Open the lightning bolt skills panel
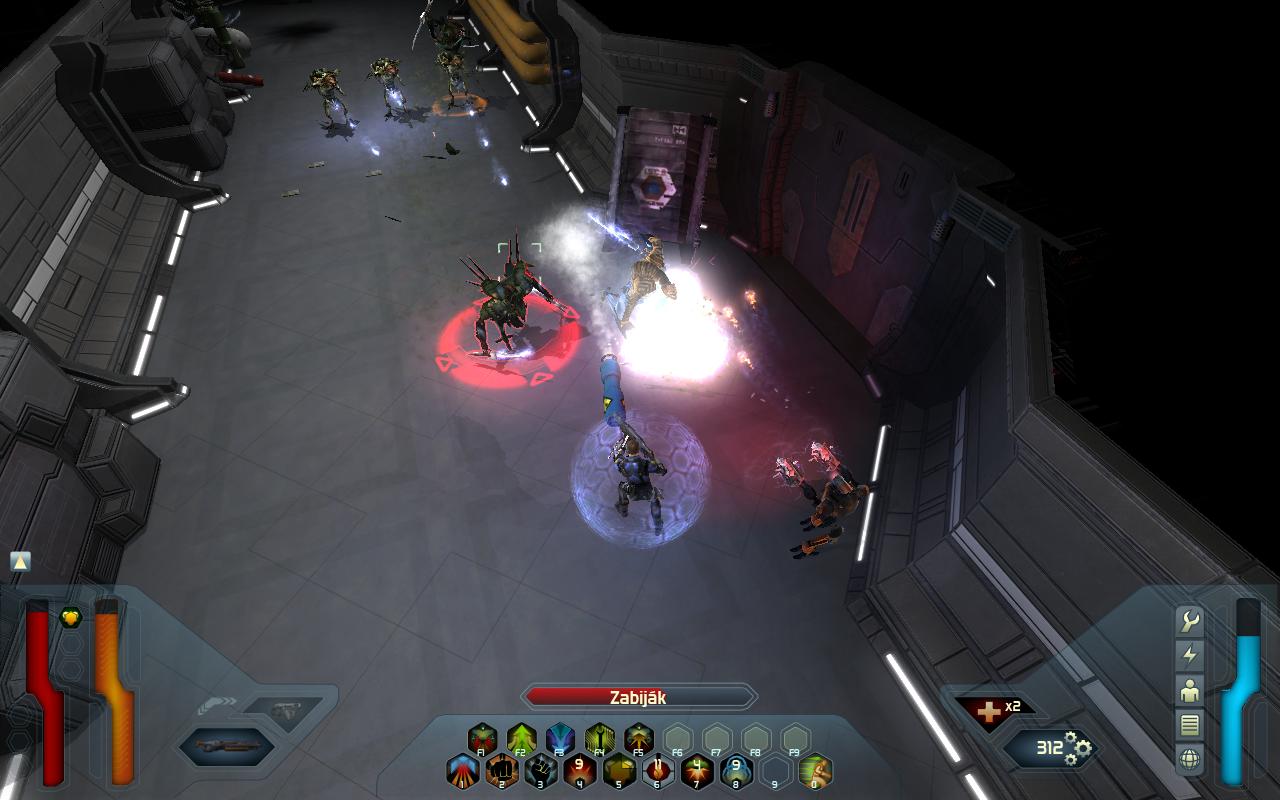 pos(1190,656)
